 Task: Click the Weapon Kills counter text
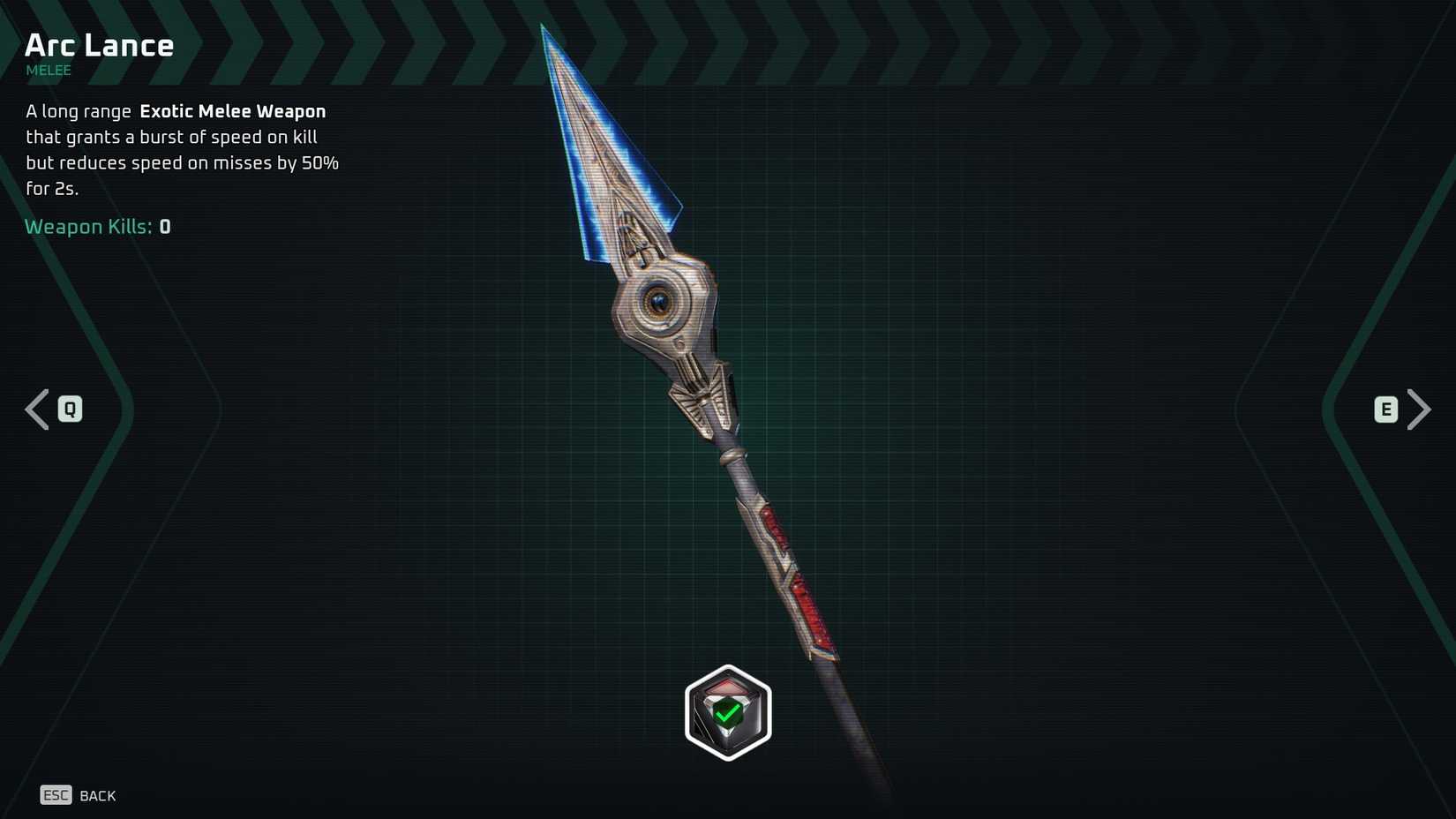(98, 227)
